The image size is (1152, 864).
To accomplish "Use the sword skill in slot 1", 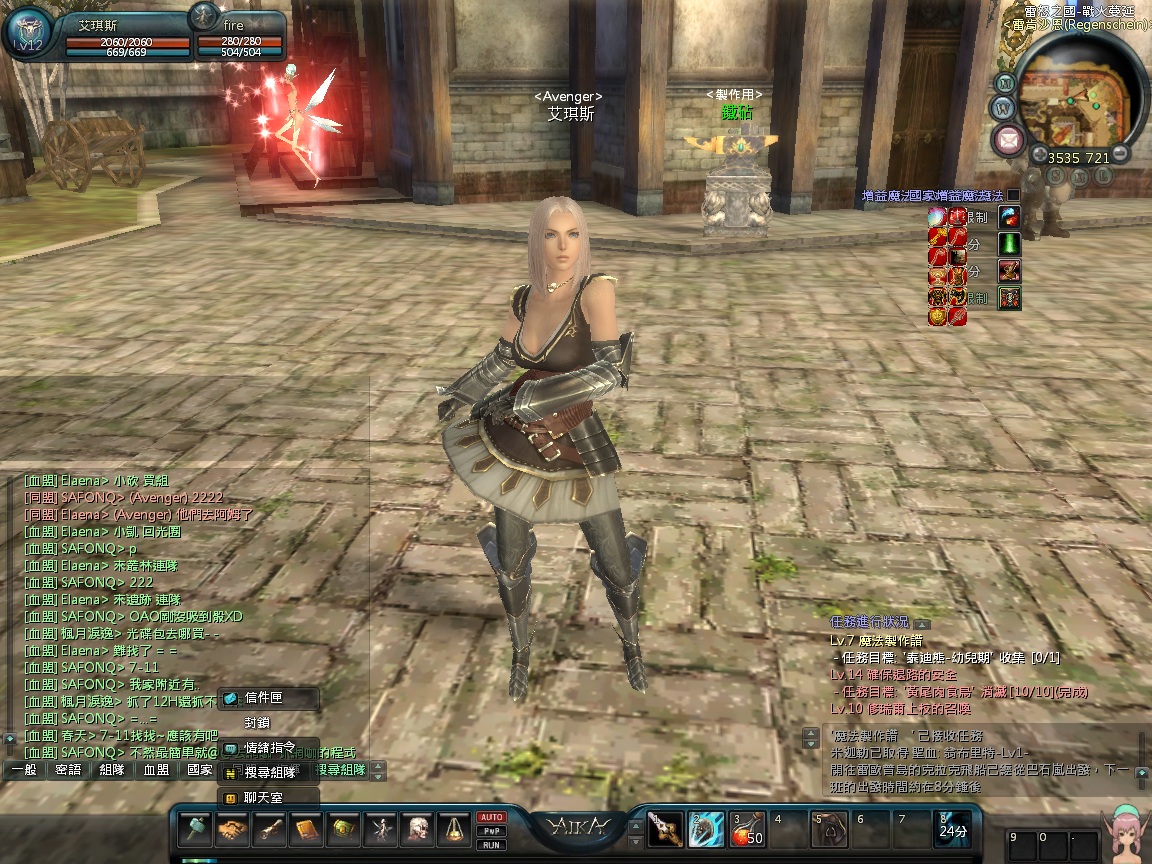I will 665,829.
